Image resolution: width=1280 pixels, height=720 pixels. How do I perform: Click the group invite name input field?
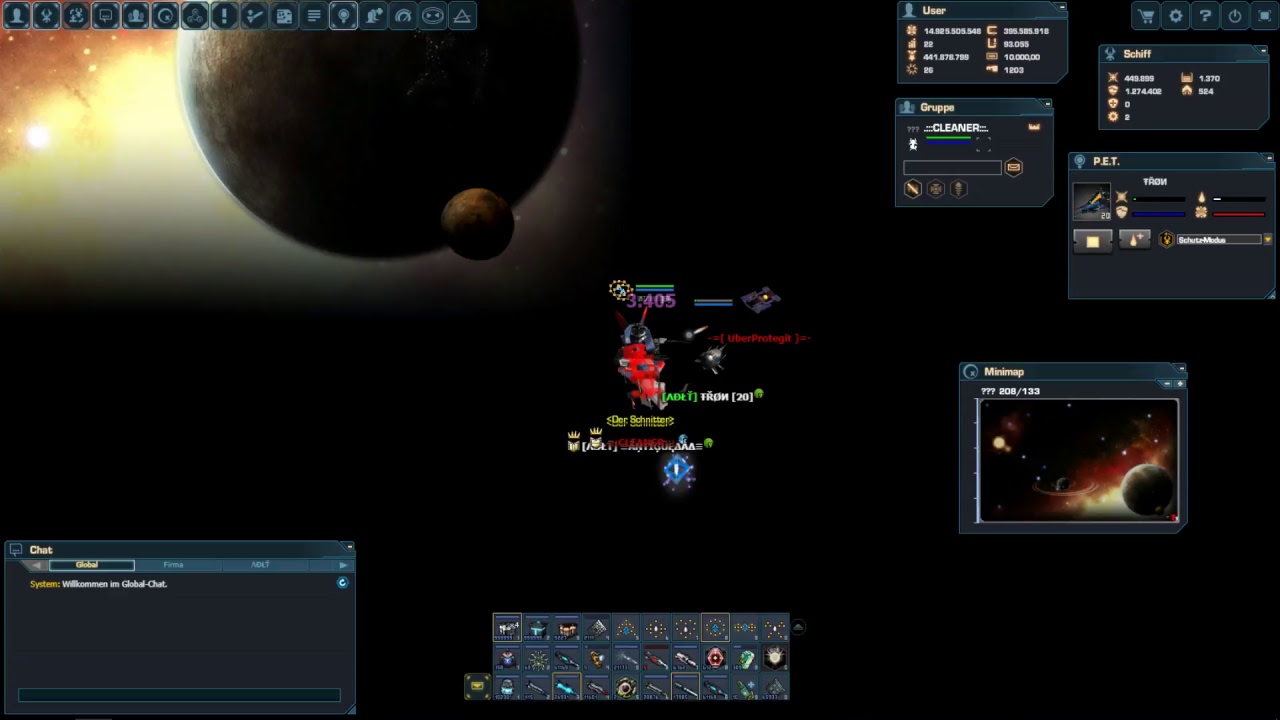tap(952, 168)
